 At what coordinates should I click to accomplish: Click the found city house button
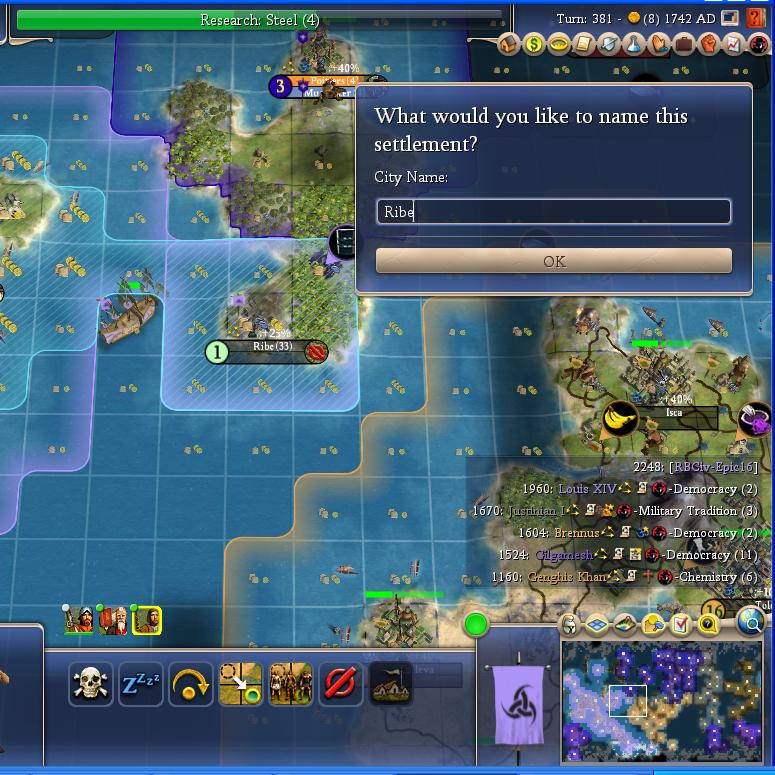(x=390, y=684)
